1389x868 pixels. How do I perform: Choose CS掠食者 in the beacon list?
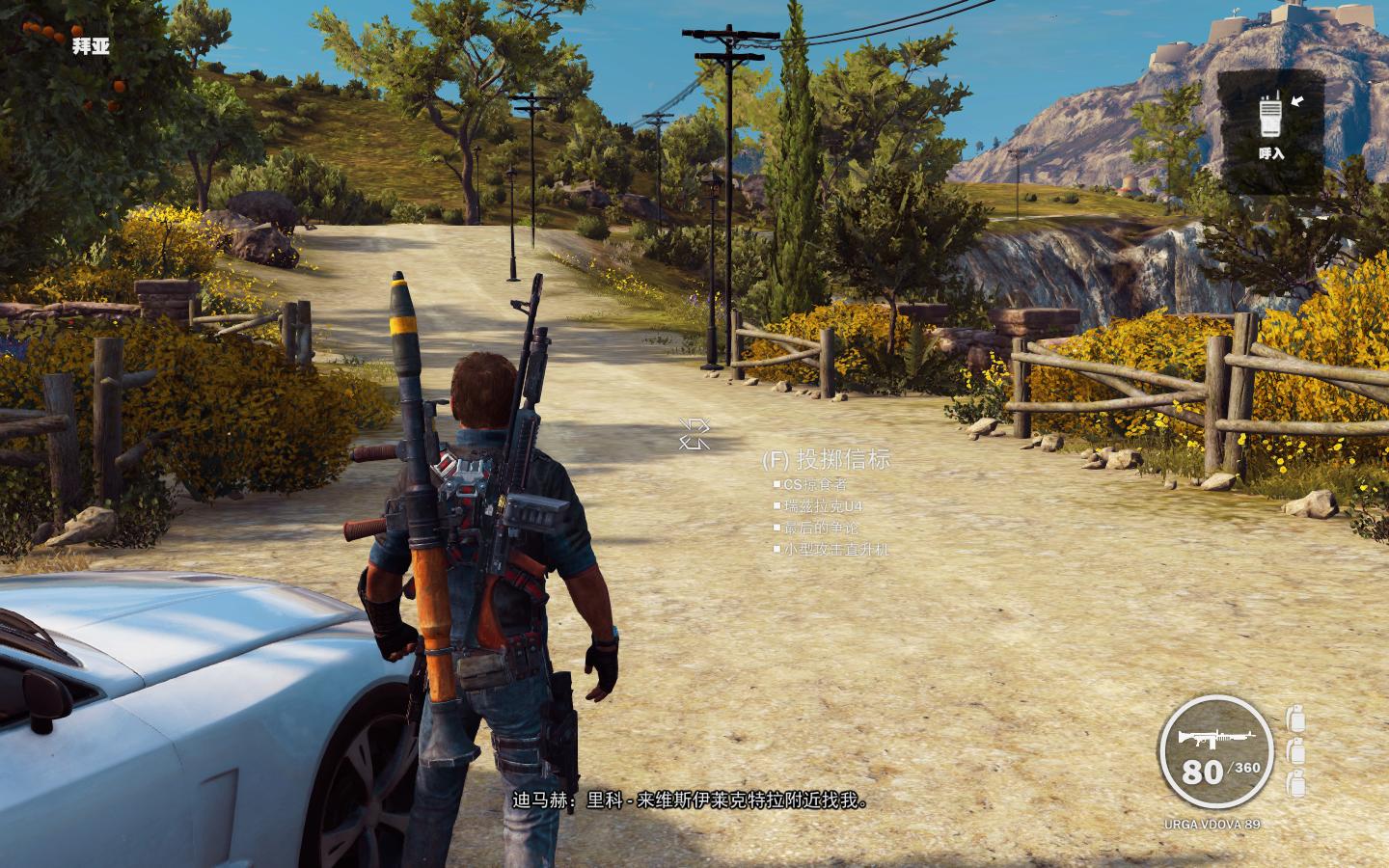pos(815,484)
